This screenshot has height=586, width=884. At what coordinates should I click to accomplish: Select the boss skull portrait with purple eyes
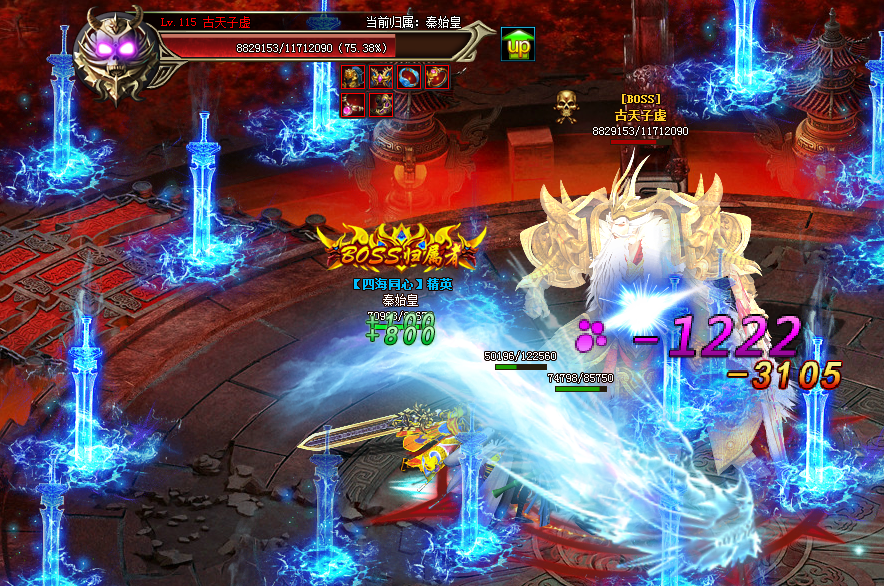click(120, 53)
